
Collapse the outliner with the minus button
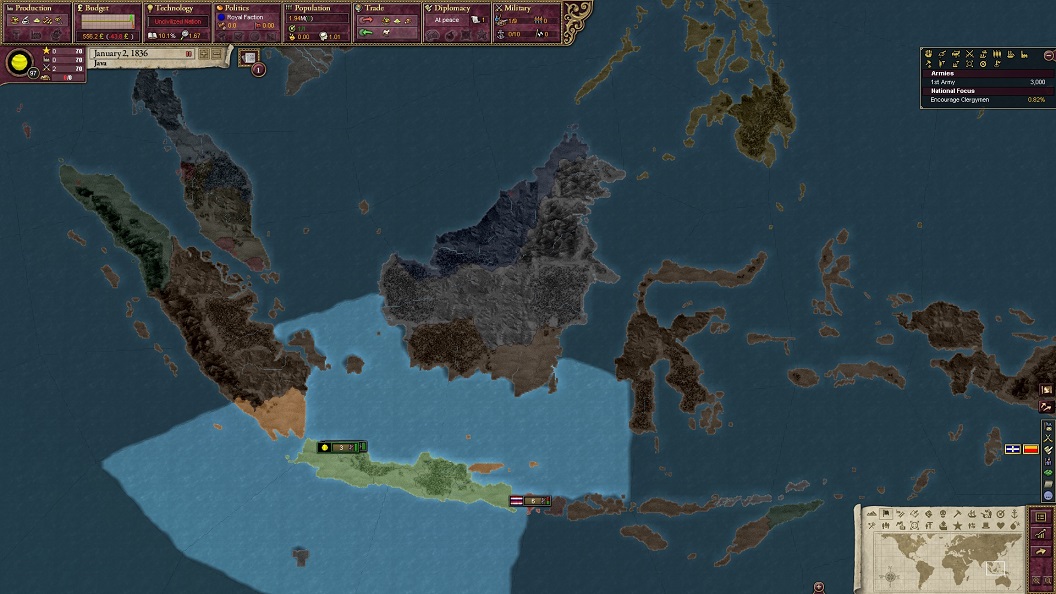(1048, 56)
